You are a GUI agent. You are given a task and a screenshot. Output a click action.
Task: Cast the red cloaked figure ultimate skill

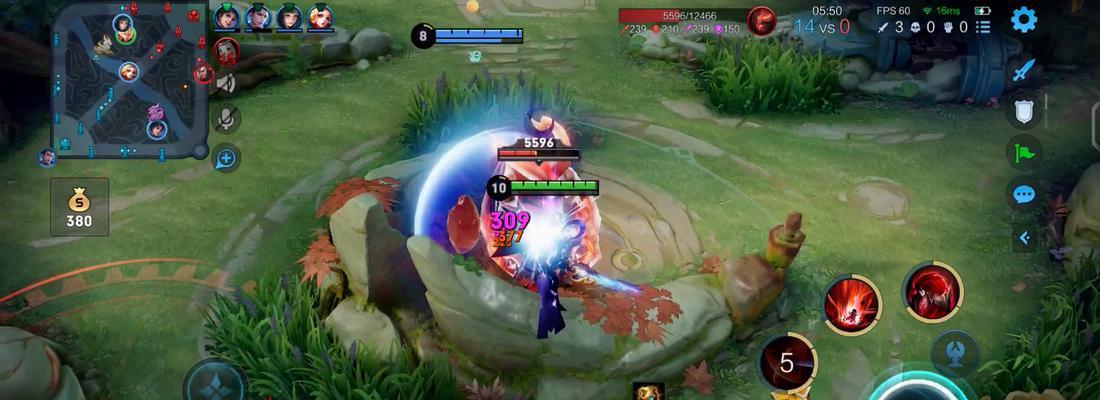click(x=932, y=292)
